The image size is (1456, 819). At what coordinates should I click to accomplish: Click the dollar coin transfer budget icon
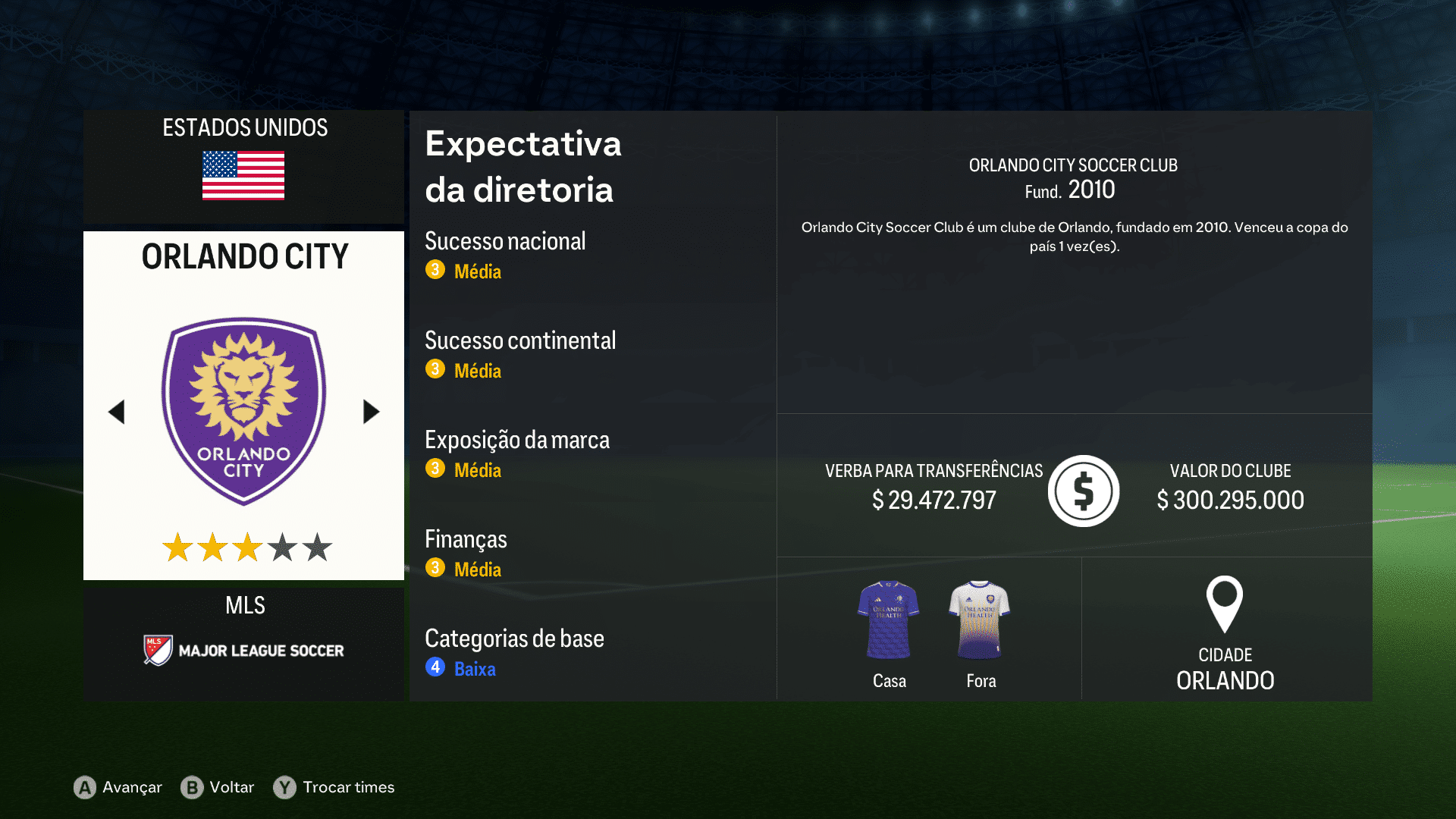tap(1084, 491)
